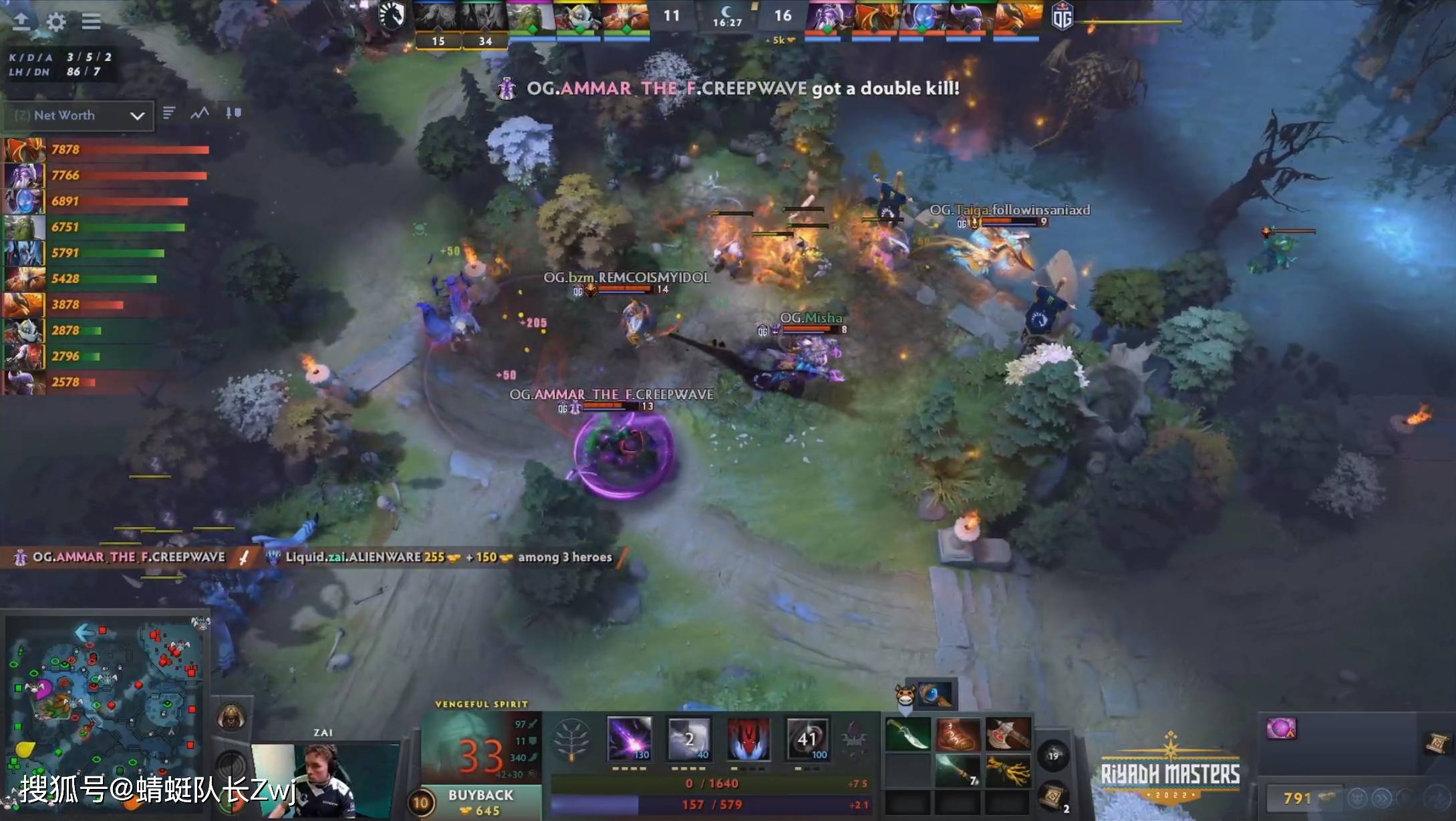Image resolution: width=1456 pixels, height=821 pixels.
Task: Open the spectator settings gear
Action: pos(56,22)
